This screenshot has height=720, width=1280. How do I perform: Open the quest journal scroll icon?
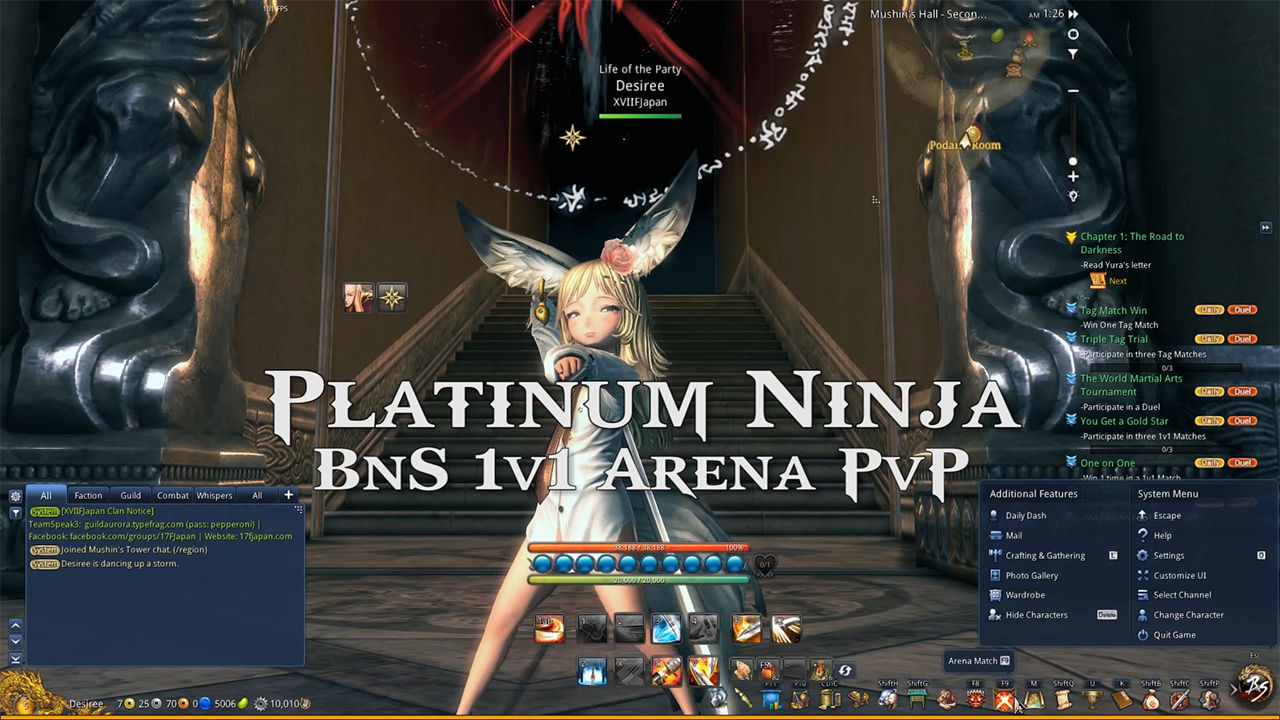coord(1064,698)
